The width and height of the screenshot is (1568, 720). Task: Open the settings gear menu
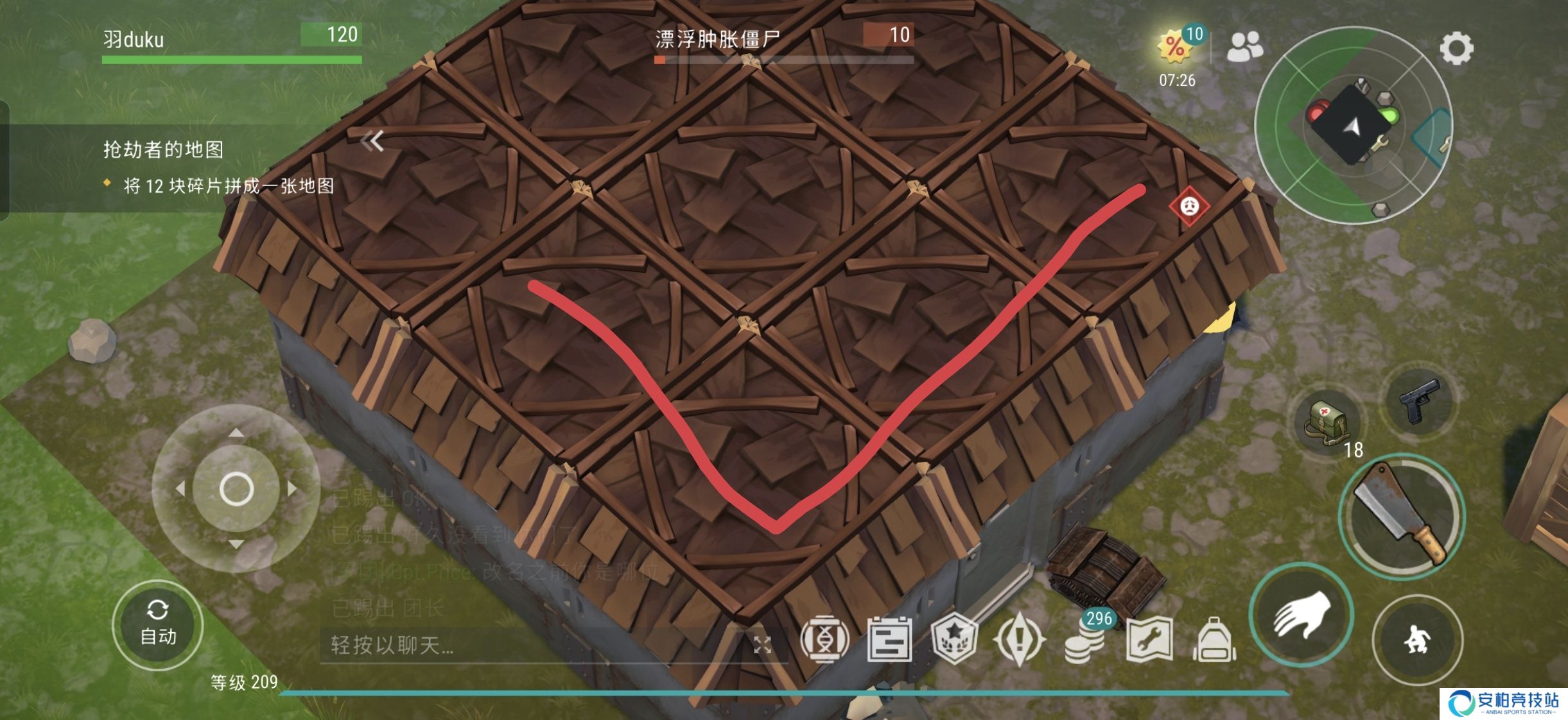1456,48
